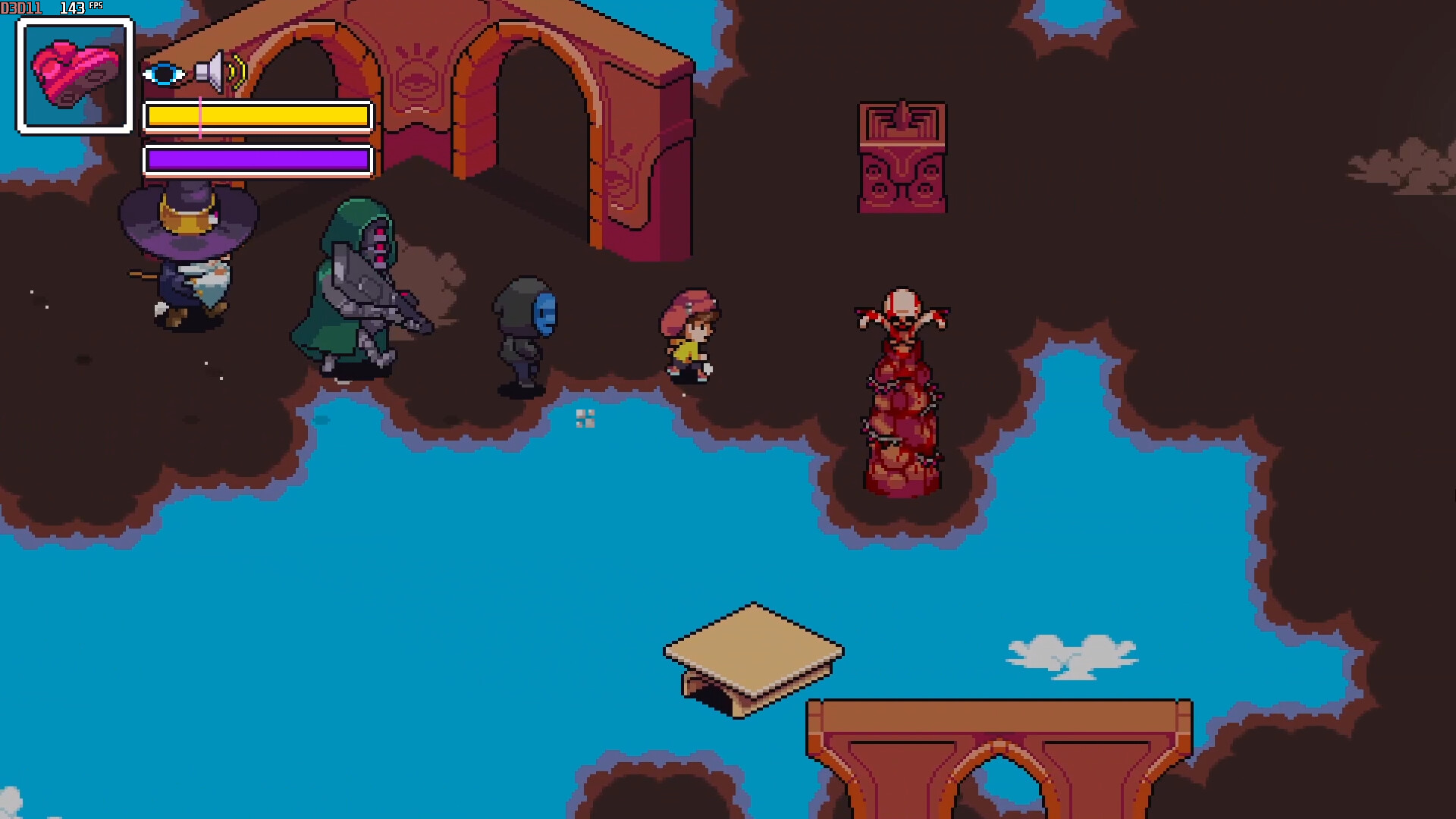The width and height of the screenshot is (1456, 819).
Task: Click the pink marker on the yellow bar
Action: (200, 115)
